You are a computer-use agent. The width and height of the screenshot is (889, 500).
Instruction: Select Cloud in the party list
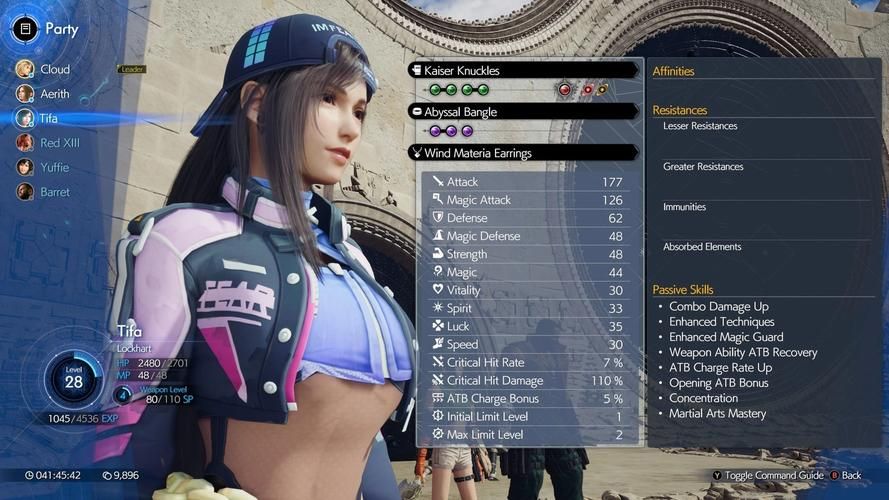pos(54,69)
